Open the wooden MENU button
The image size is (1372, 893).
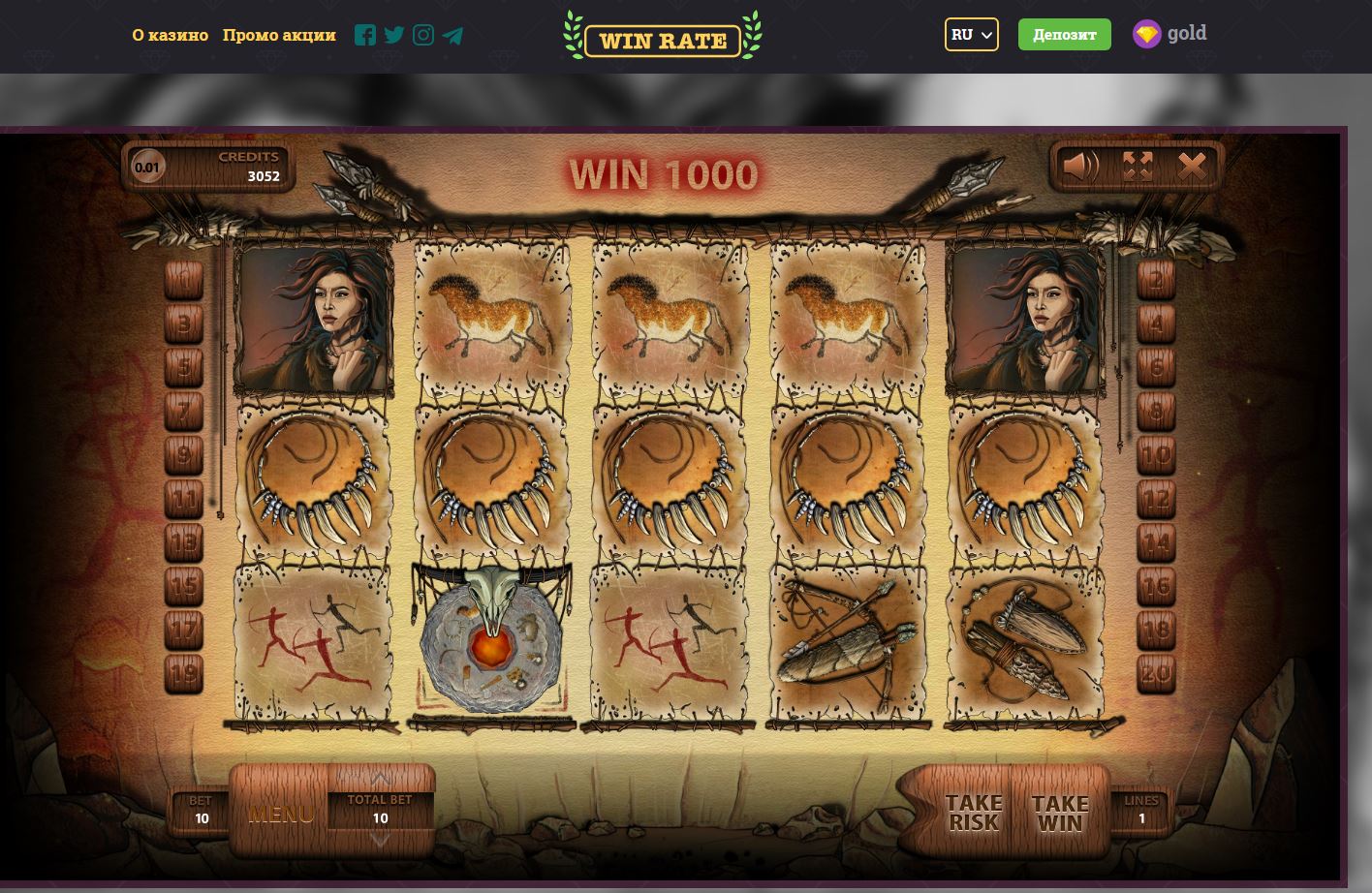tap(280, 814)
